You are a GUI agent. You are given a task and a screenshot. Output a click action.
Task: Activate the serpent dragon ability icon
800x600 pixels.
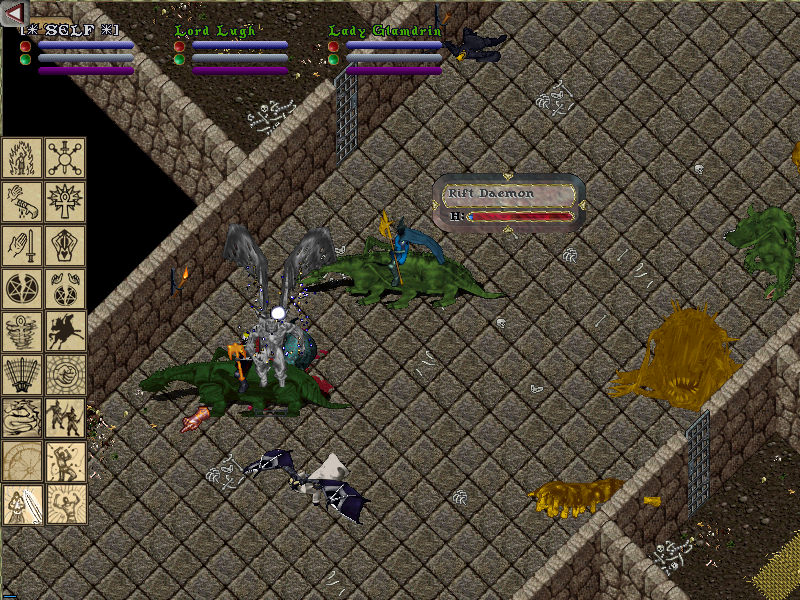(23, 418)
